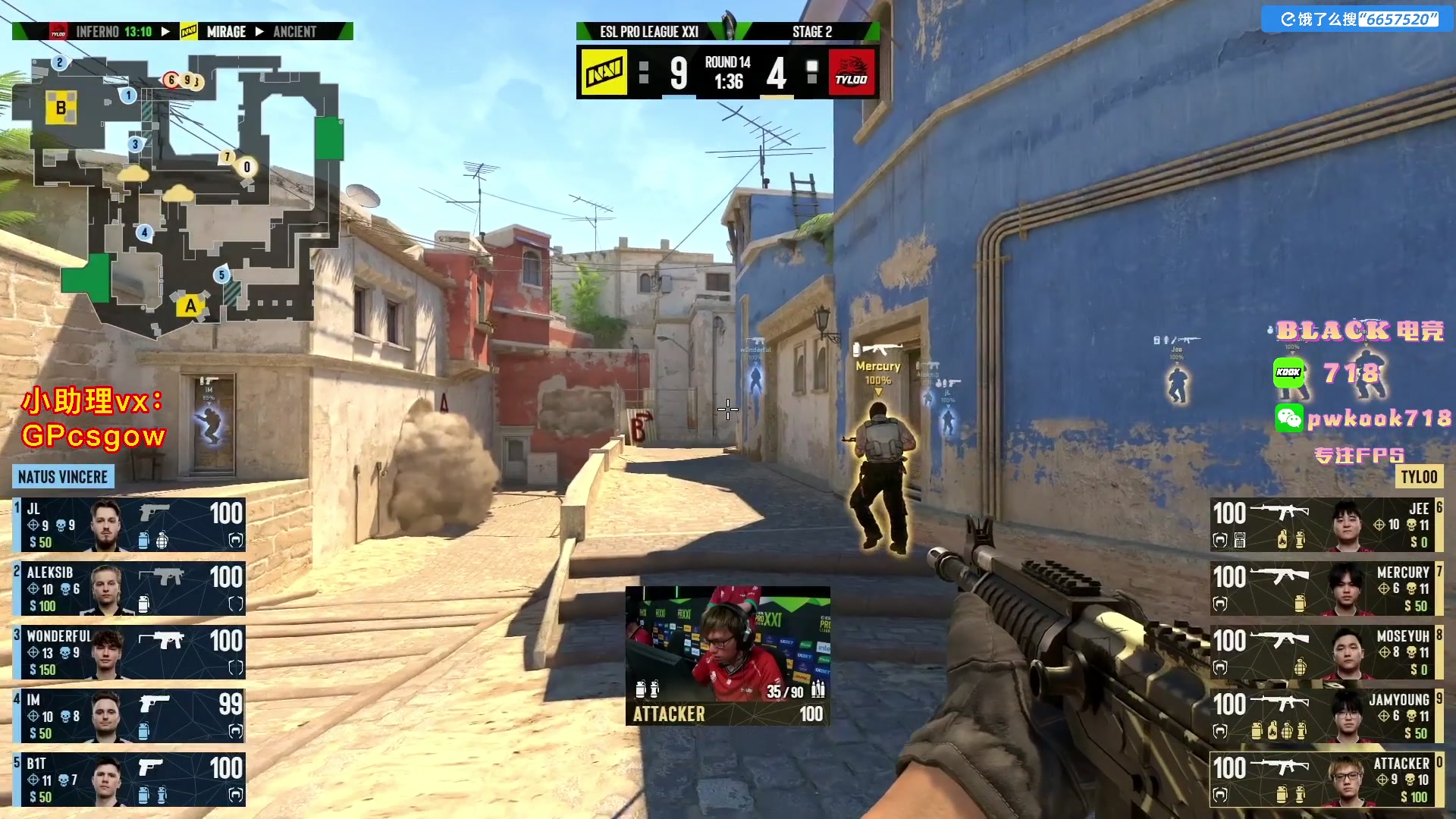Click the TYLOO team logo in scoreboard

click(852, 73)
